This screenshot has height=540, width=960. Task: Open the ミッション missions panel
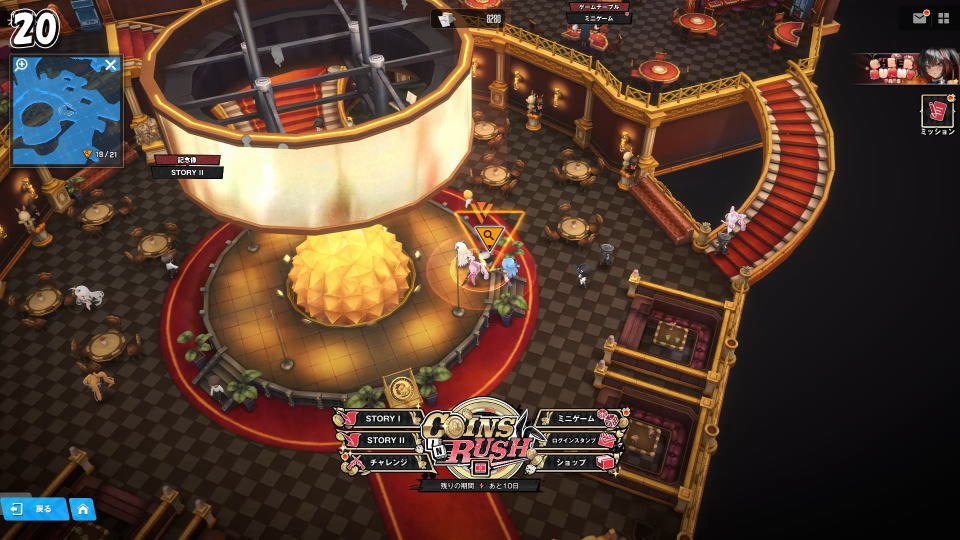click(x=937, y=114)
